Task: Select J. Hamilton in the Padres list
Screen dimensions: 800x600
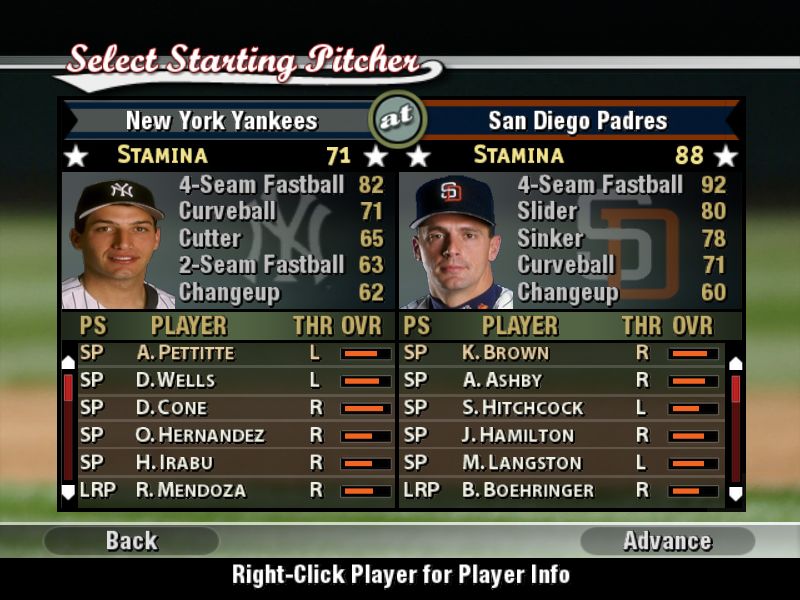Action: (x=518, y=435)
